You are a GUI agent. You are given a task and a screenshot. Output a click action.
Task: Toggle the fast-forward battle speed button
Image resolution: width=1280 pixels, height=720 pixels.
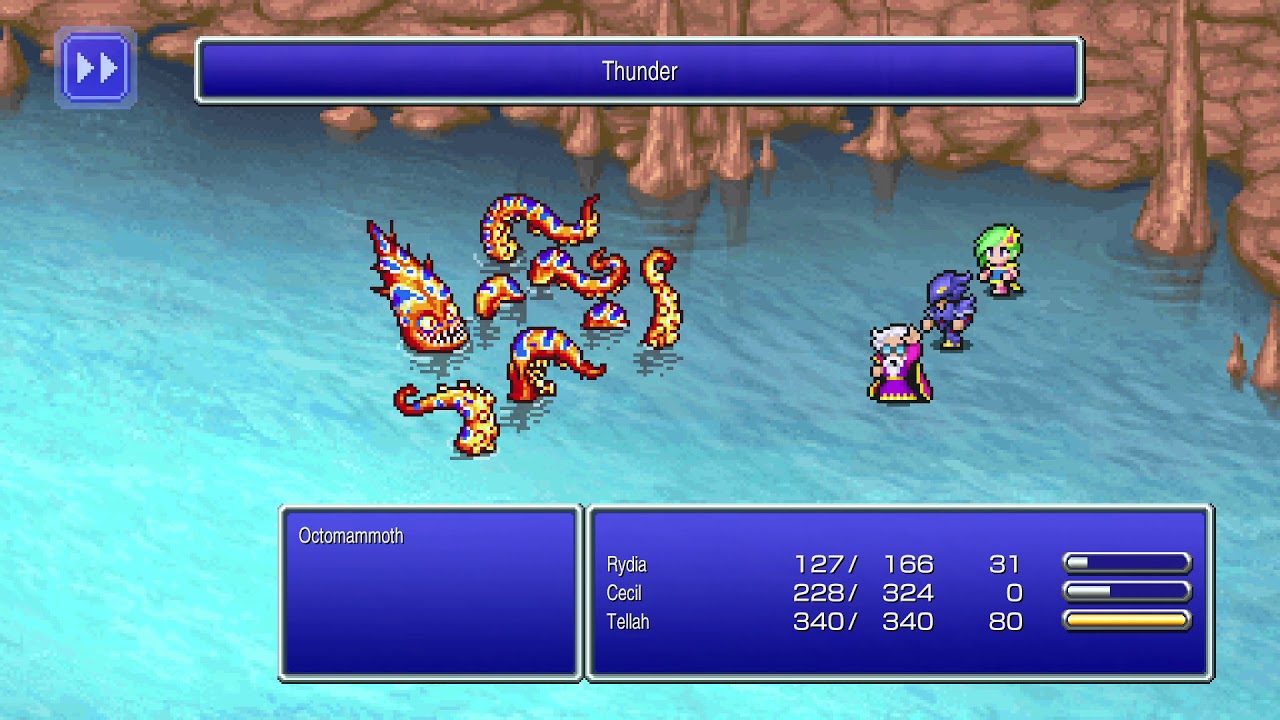(x=96, y=68)
